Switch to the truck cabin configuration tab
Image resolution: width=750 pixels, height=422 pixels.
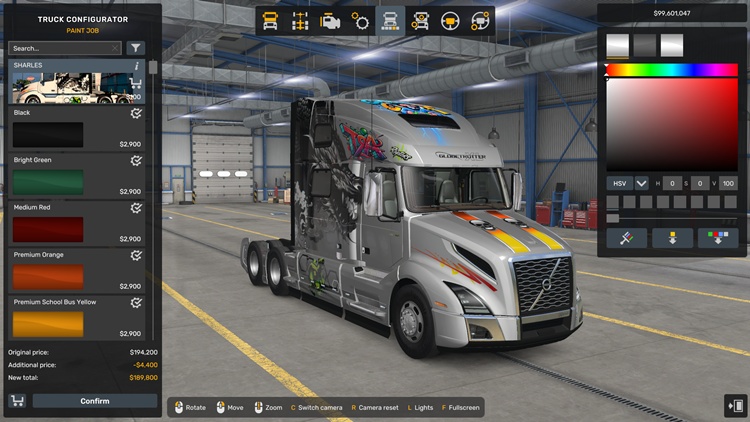coord(269,20)
